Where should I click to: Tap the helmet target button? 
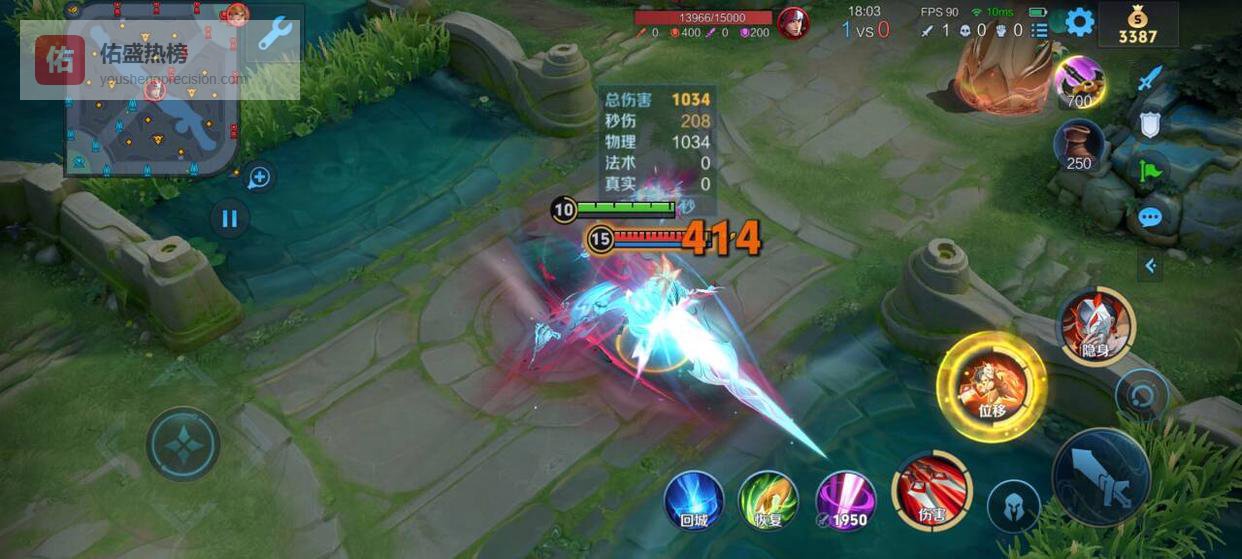(1013, 505)
